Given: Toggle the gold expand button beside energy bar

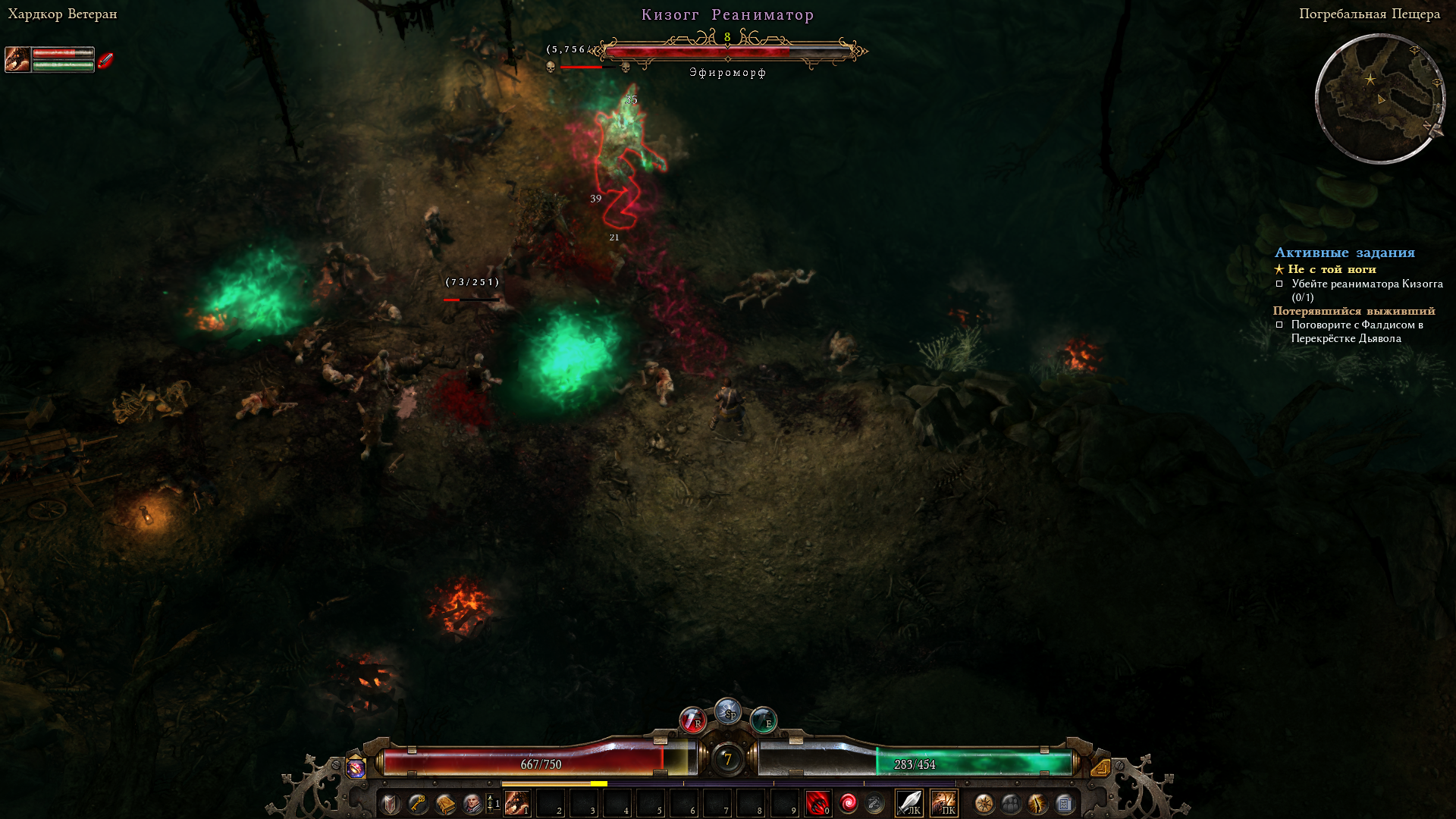Looking at the screenshot, I should (1100, 767).
